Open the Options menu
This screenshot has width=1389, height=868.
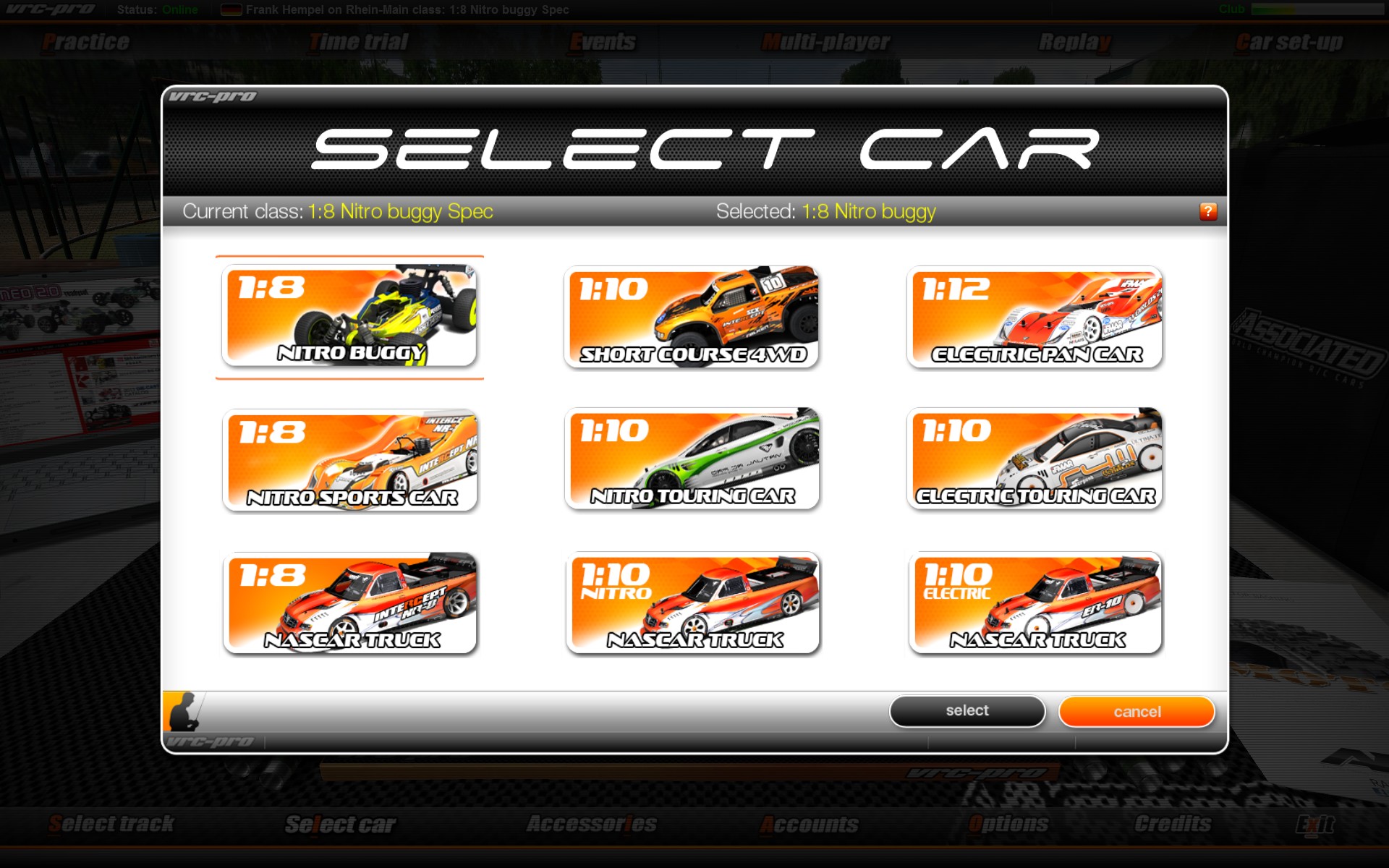1008,824
